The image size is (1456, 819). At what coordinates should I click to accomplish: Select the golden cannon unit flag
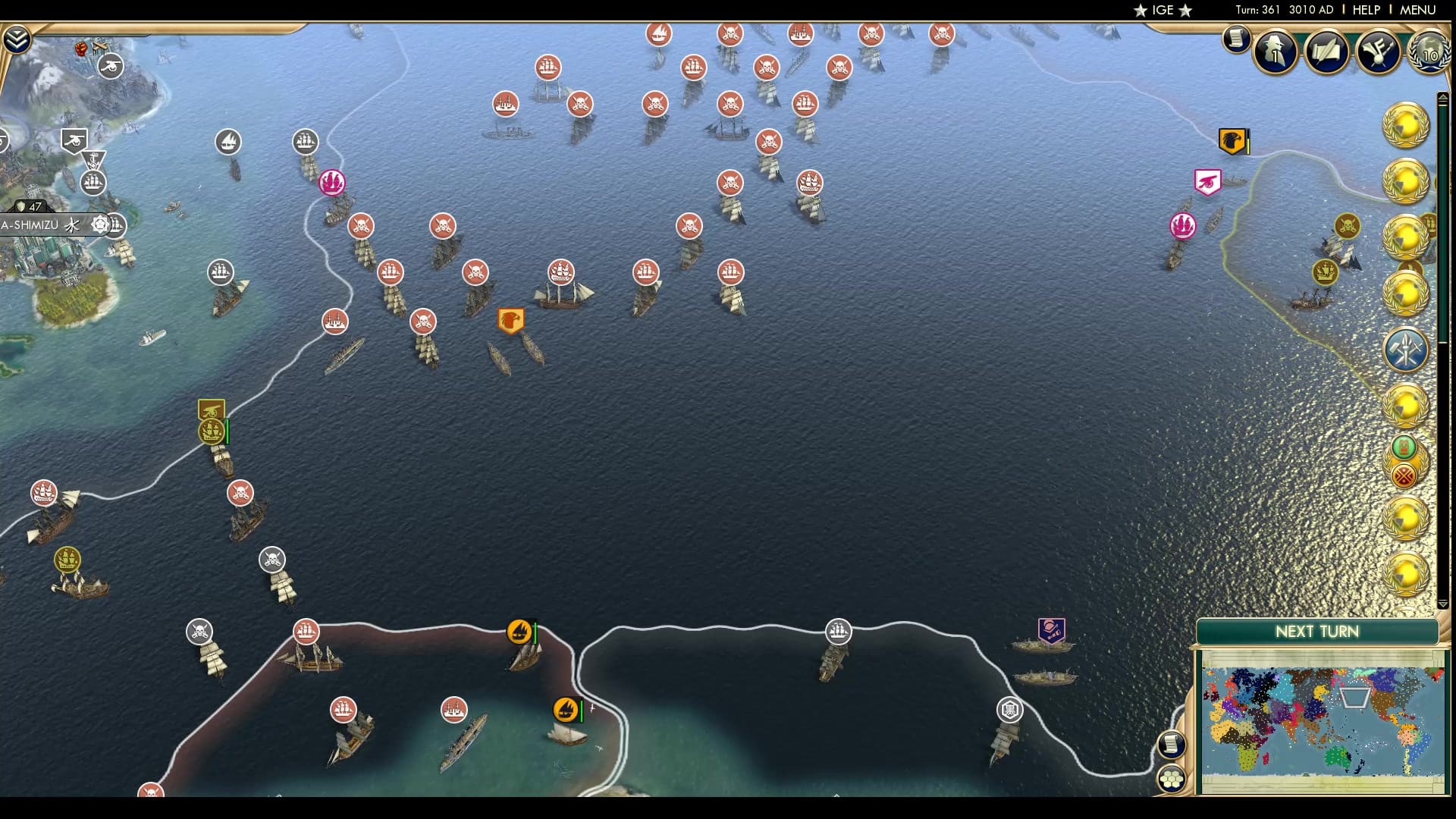pos(209,409)
